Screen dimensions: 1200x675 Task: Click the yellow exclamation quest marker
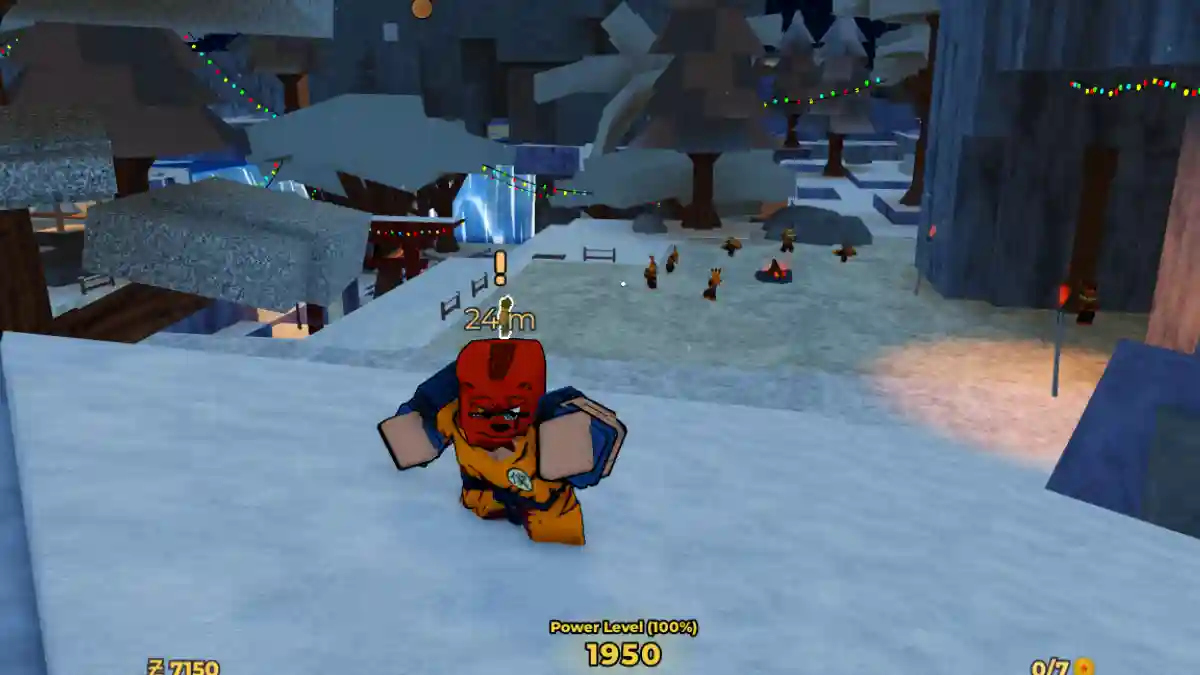pos(500,268)
